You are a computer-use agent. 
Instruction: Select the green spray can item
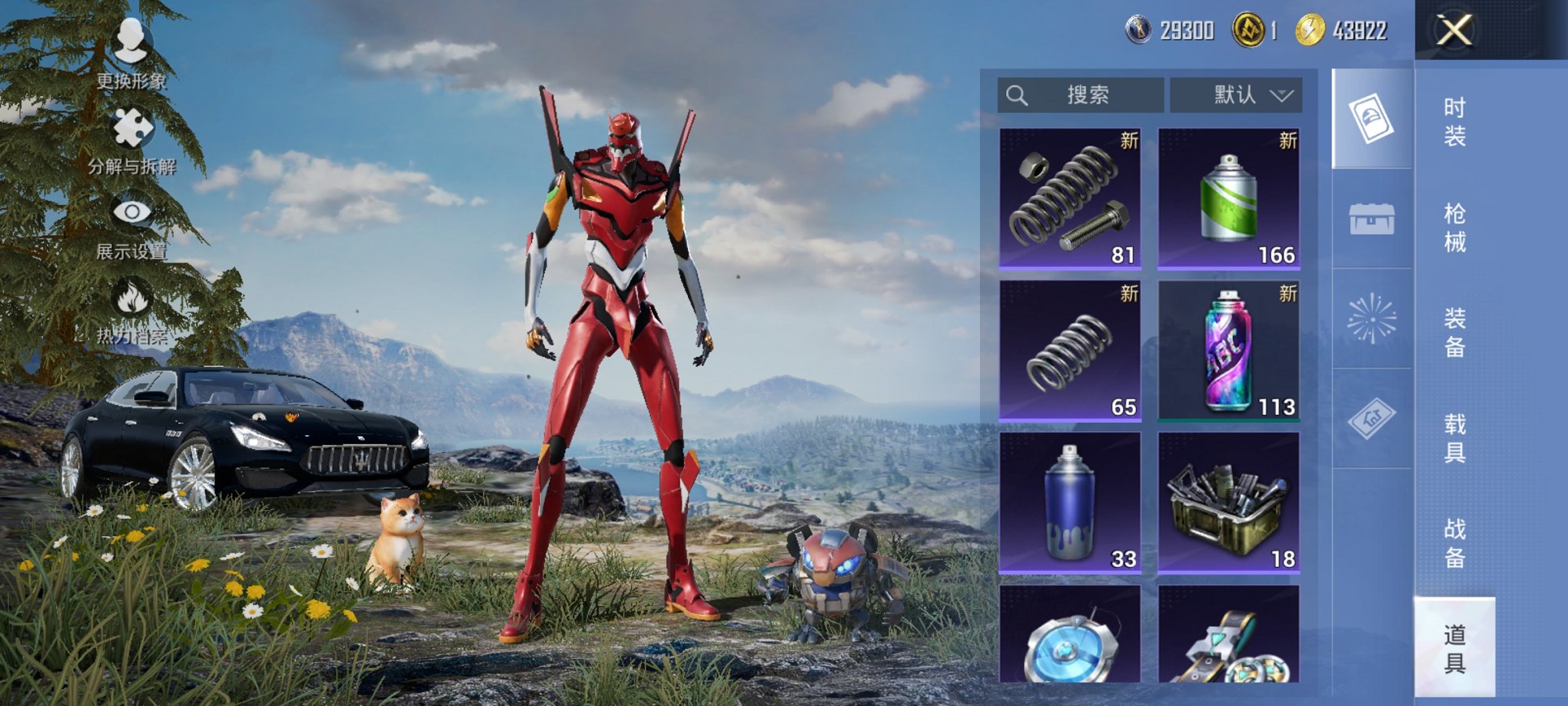pos(1228,198)
